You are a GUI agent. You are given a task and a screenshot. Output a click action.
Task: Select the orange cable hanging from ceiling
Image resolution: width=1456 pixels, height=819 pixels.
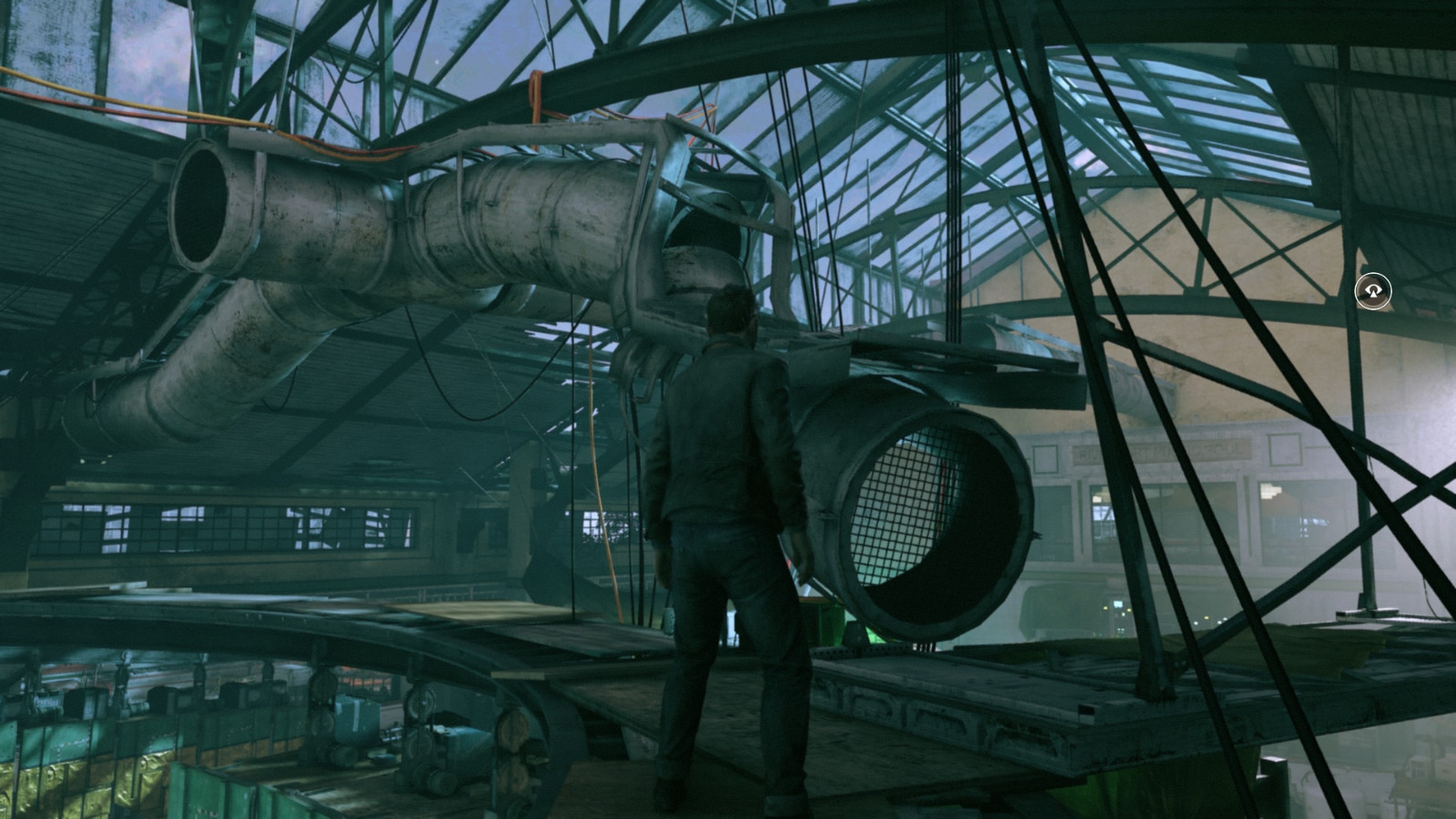tap(596, 500)
